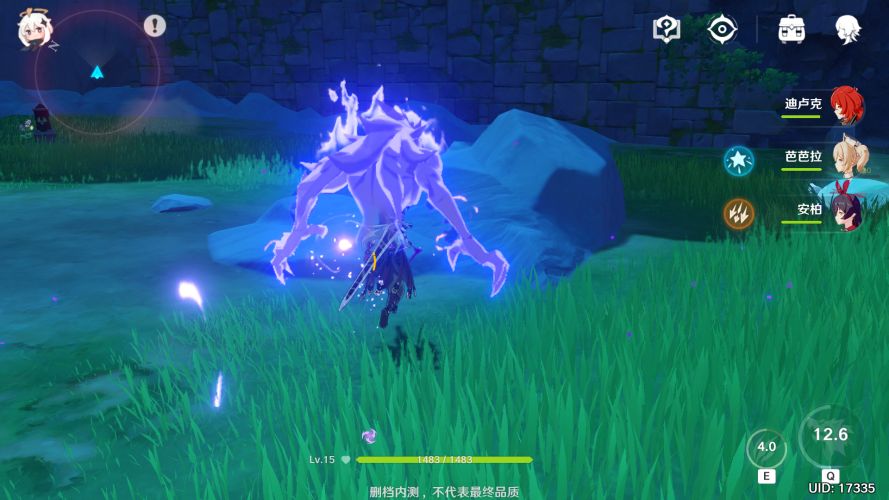Trigger the blue star skill beside 芭芭拉
Image resolution: width=889 pixels, height=500 pixels.
[739, 159]
